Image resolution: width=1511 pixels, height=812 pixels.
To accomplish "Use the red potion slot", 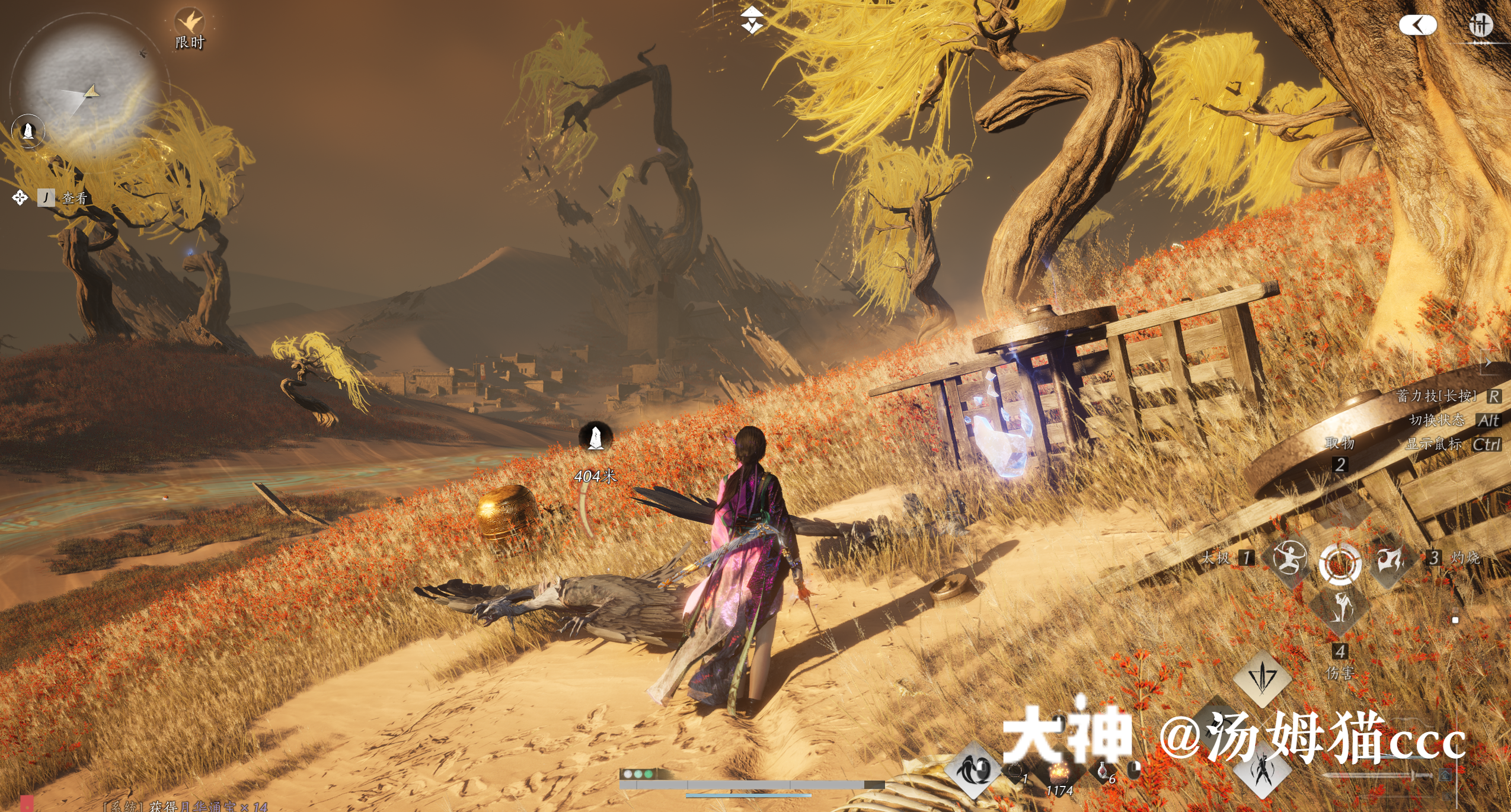I will pyautogui.click(x=1103, y=771).
